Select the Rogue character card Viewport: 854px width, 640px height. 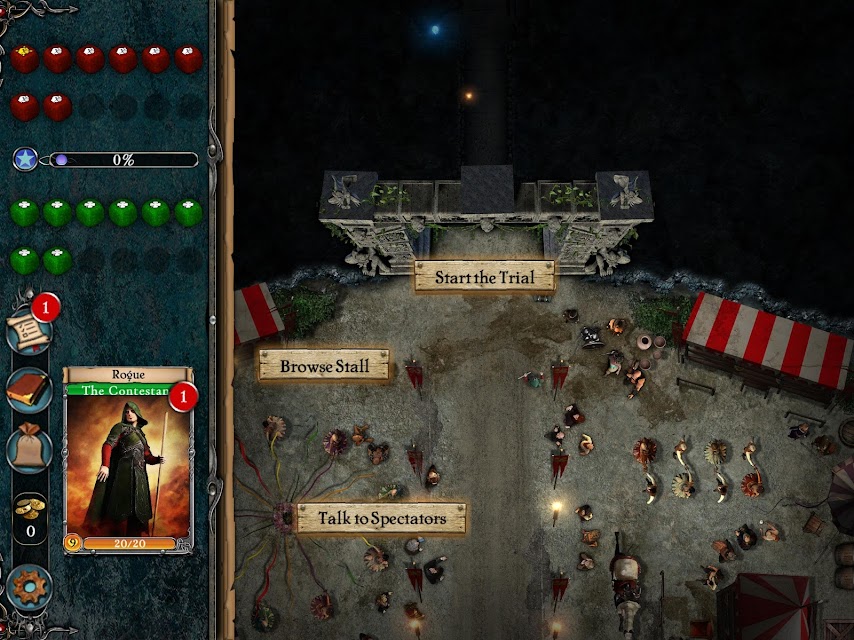click(x=128, y=460)
